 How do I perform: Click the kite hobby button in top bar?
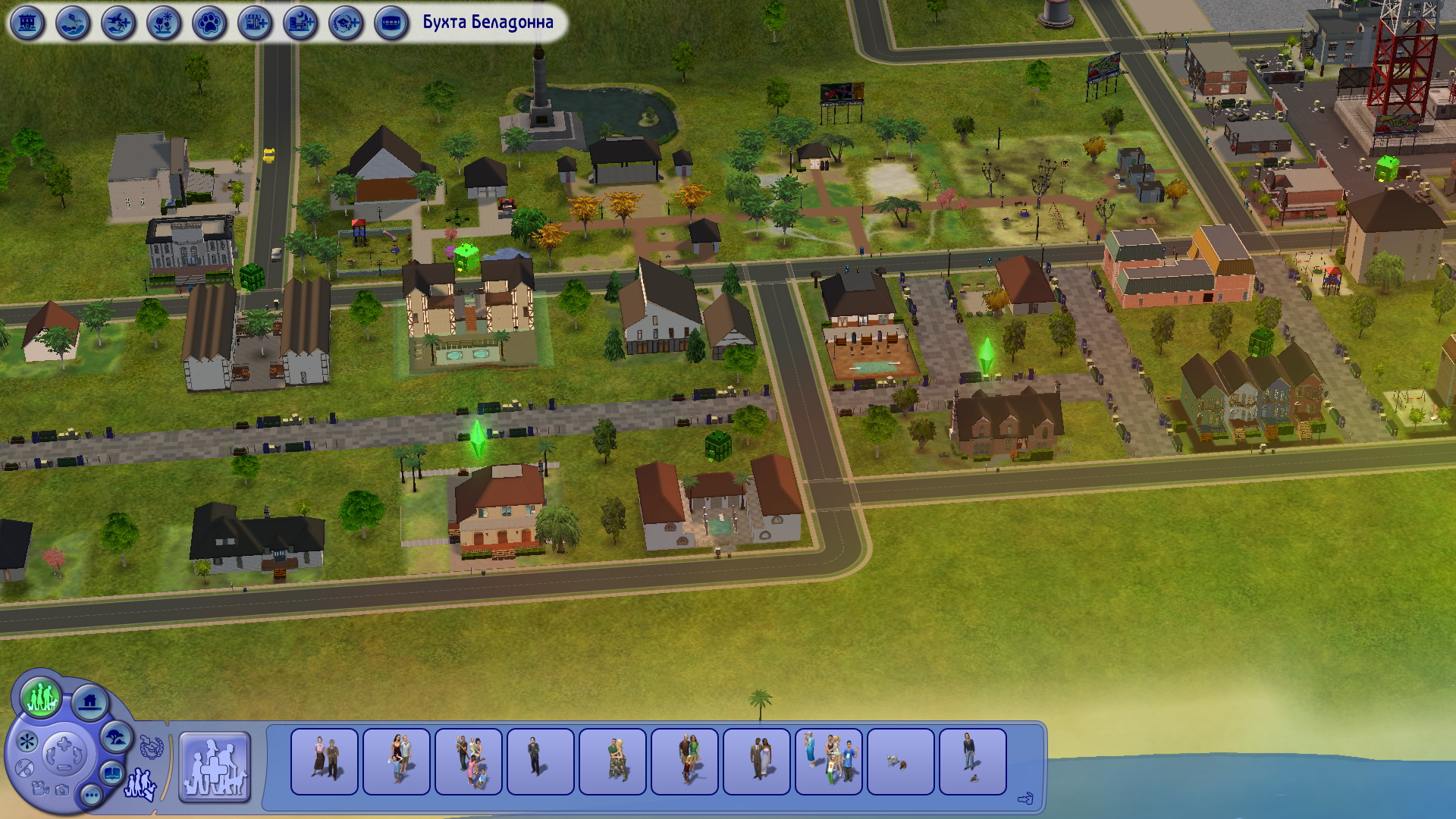click(x=73, y=24)
